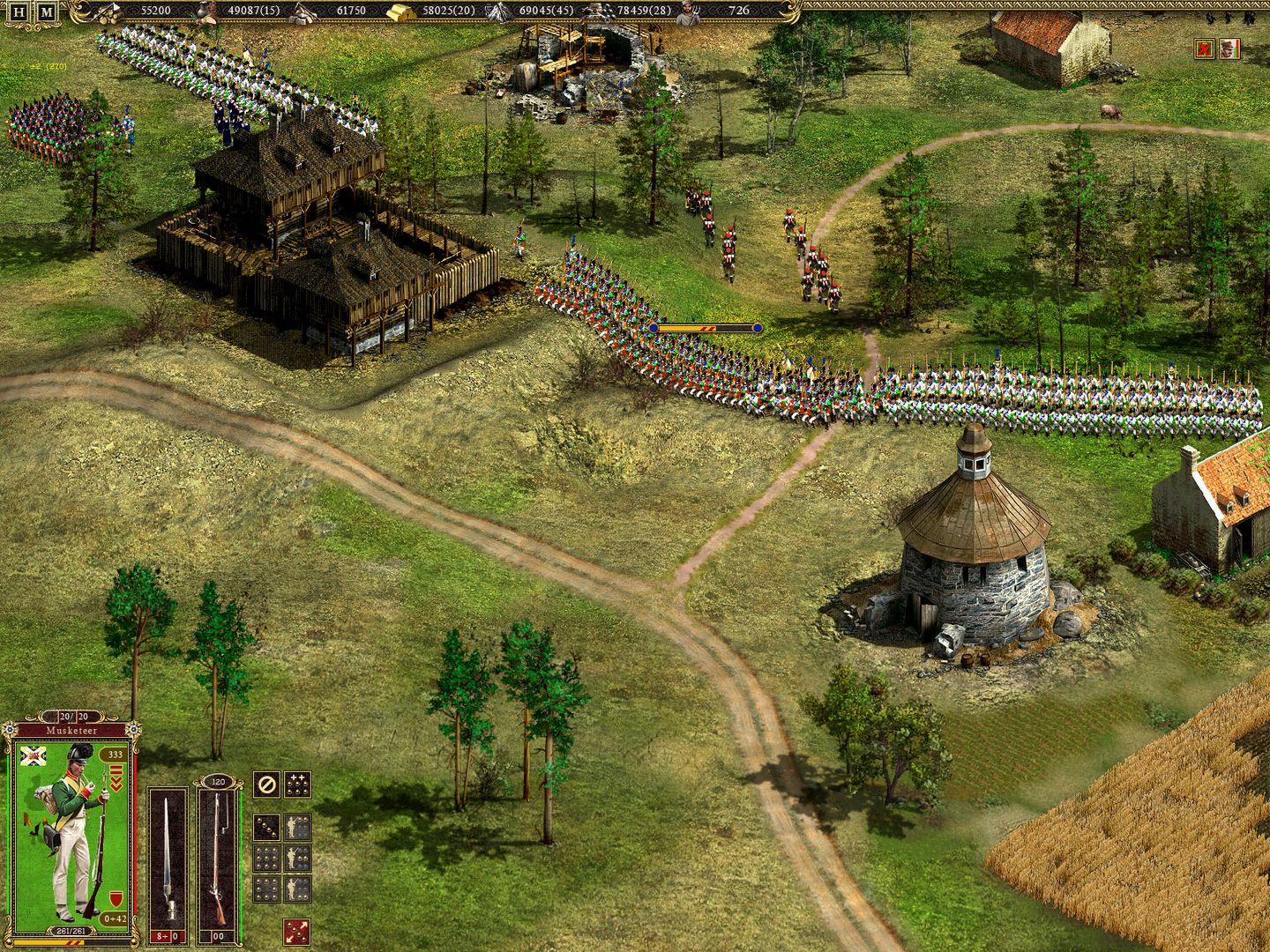Screen dimensions: 1270x952
Task: Click the officer portrait in top-right corner
Action: 1229,48
